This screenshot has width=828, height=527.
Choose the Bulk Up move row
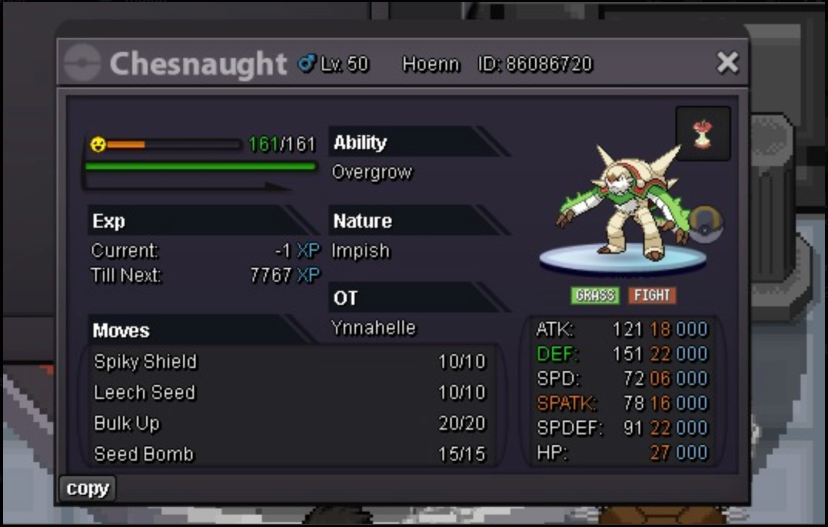[290, 424]
